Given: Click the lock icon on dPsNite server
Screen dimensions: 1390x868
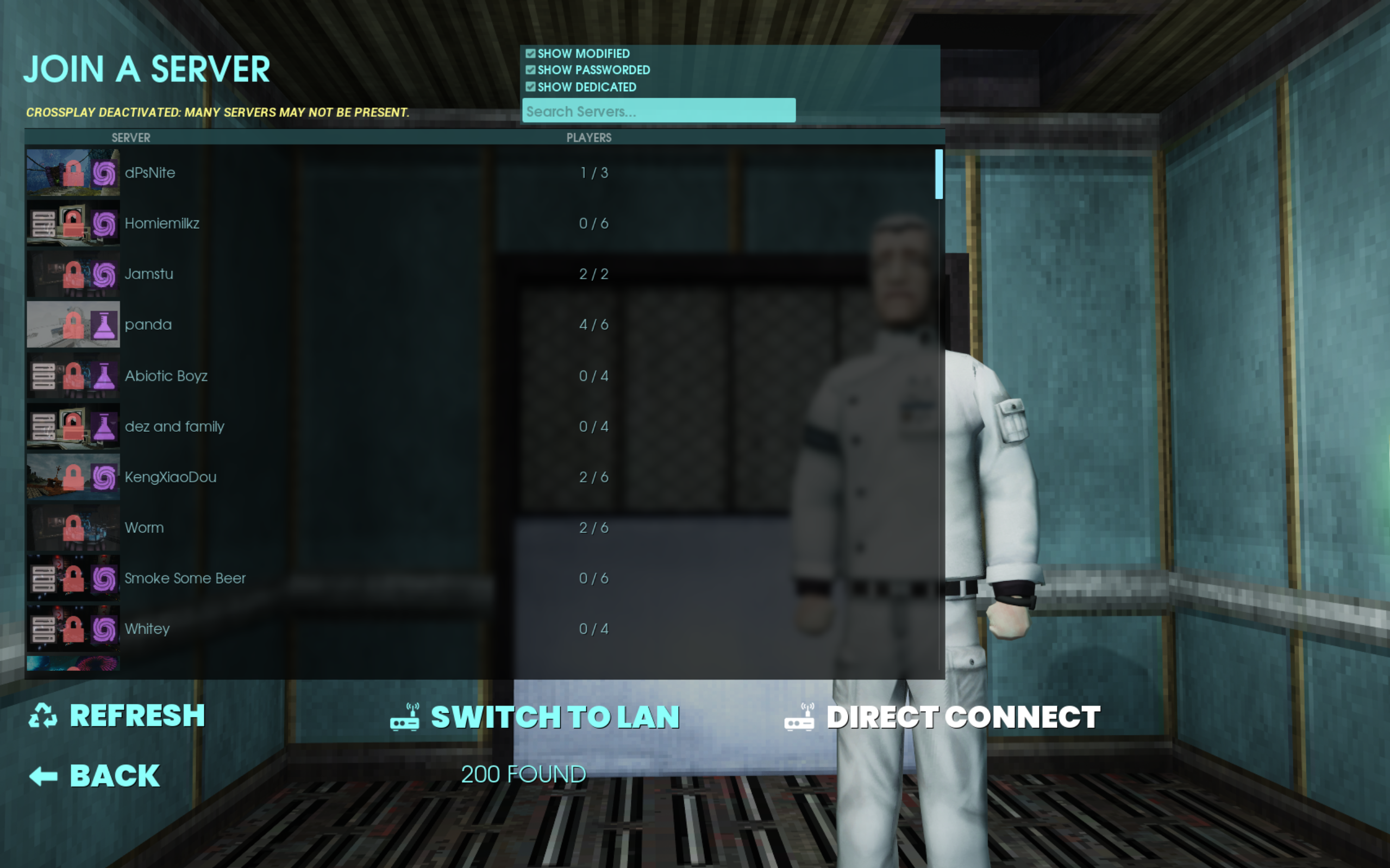Looking at the screenshot, I should click(x=74, y=172).
